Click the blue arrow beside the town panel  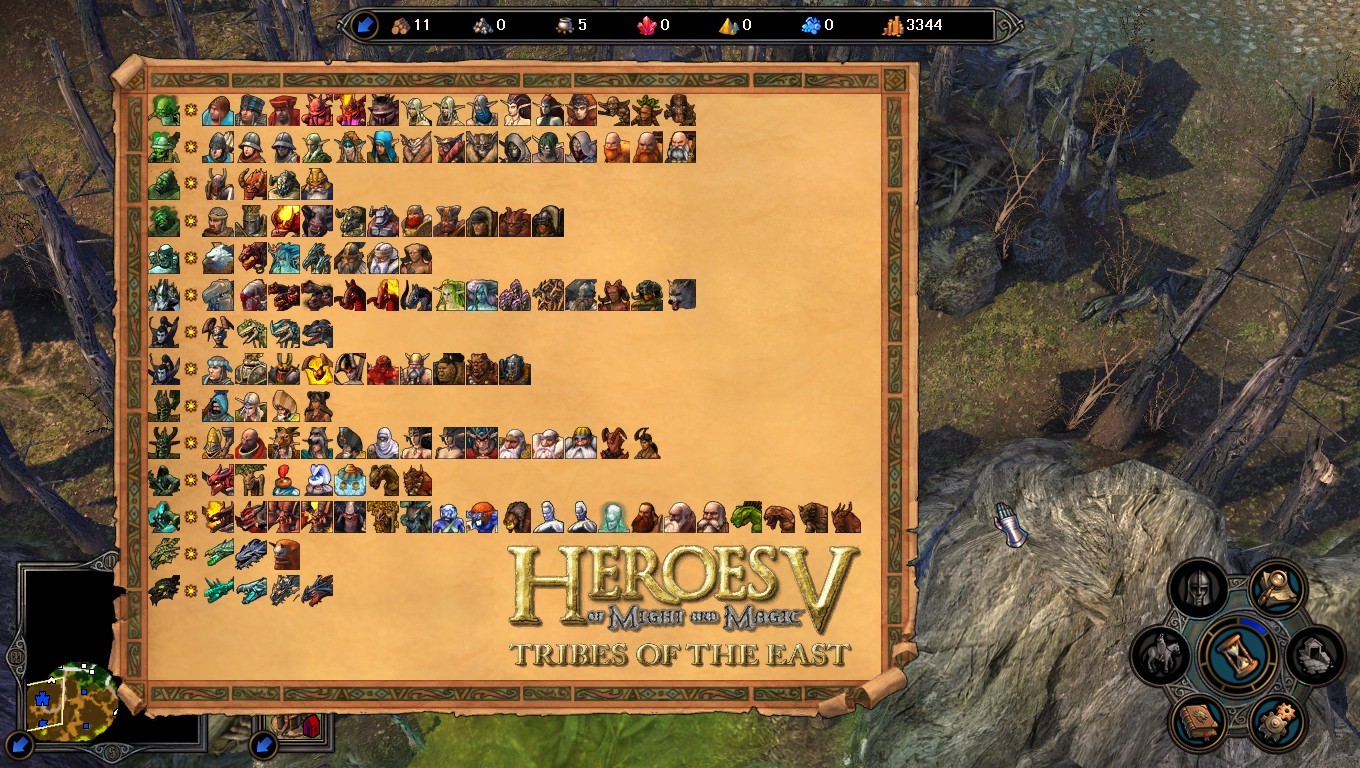(x=262, y=744)
